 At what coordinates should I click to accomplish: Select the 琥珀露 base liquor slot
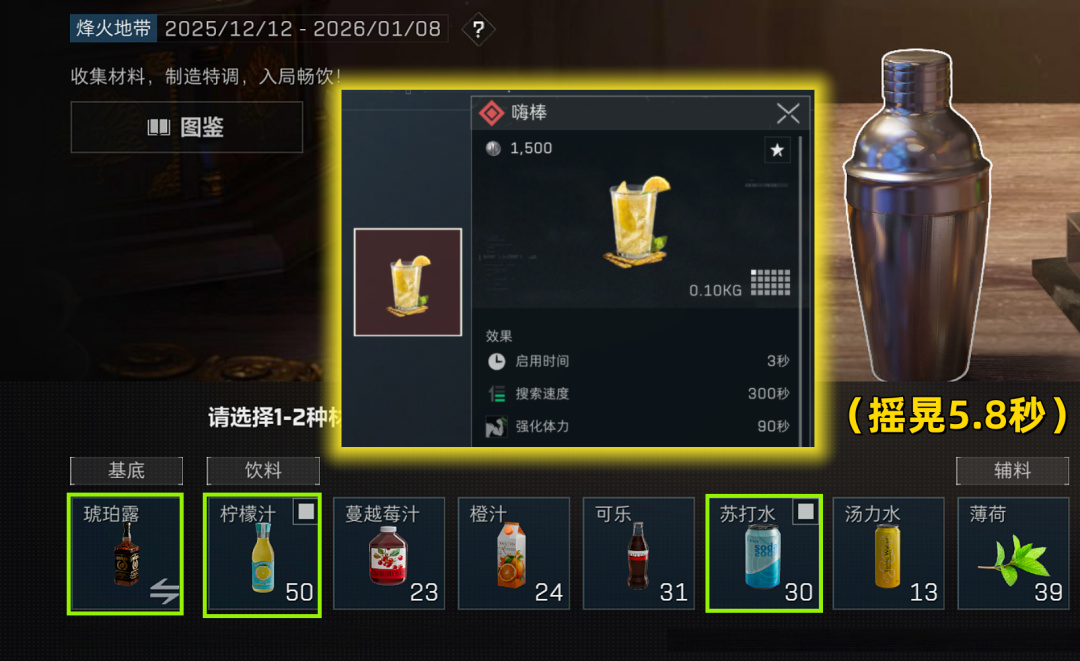125,553
